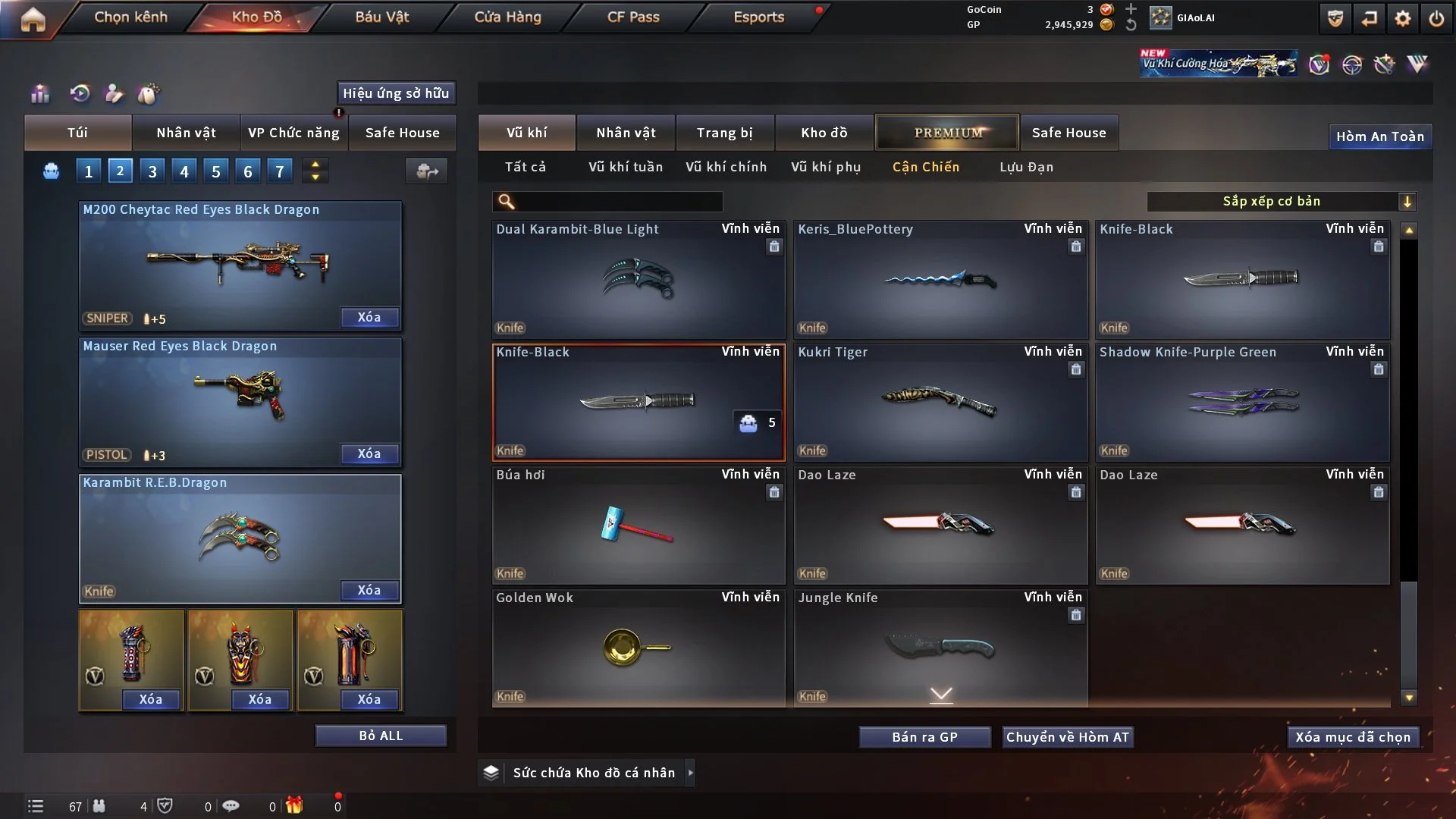Viewport: 1456px width, 819px height.
Task: Delete selection with Xóa mục đã chọn
Action: (1353, 737)
